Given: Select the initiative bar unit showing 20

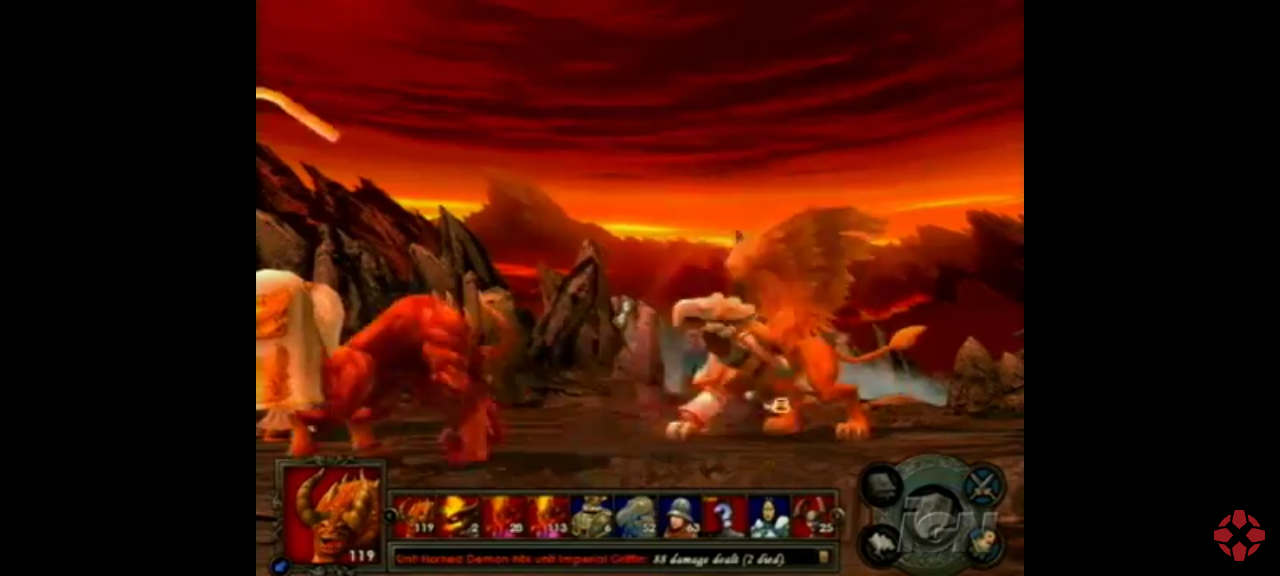Looking at the screenshot, I should pos(503,516).
